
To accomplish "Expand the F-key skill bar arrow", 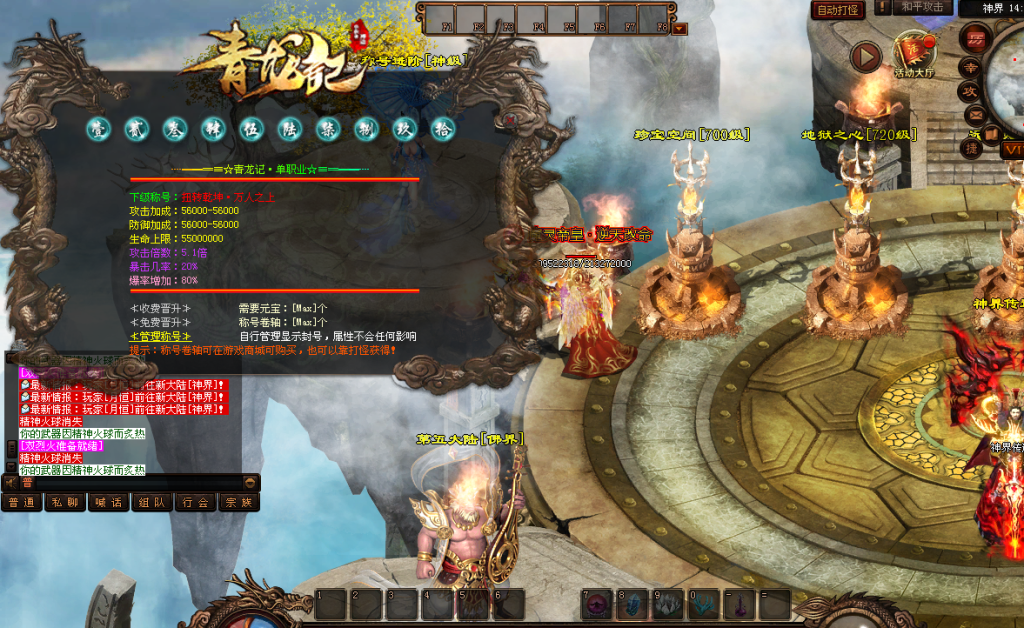I will 680,28.
